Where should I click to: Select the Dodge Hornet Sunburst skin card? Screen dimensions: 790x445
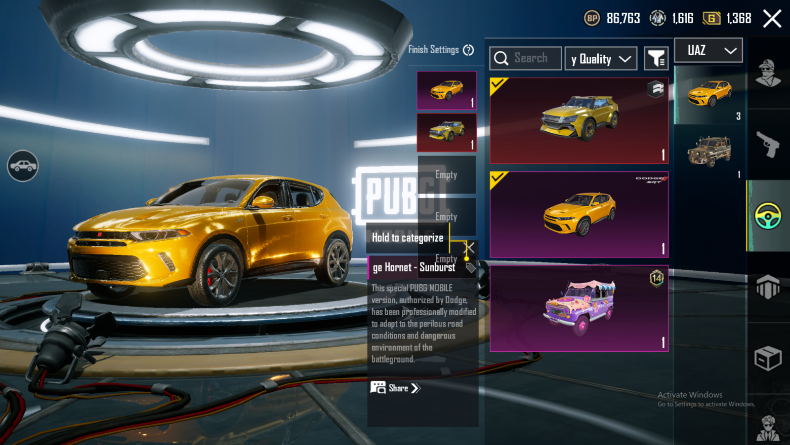pos(579,213)
